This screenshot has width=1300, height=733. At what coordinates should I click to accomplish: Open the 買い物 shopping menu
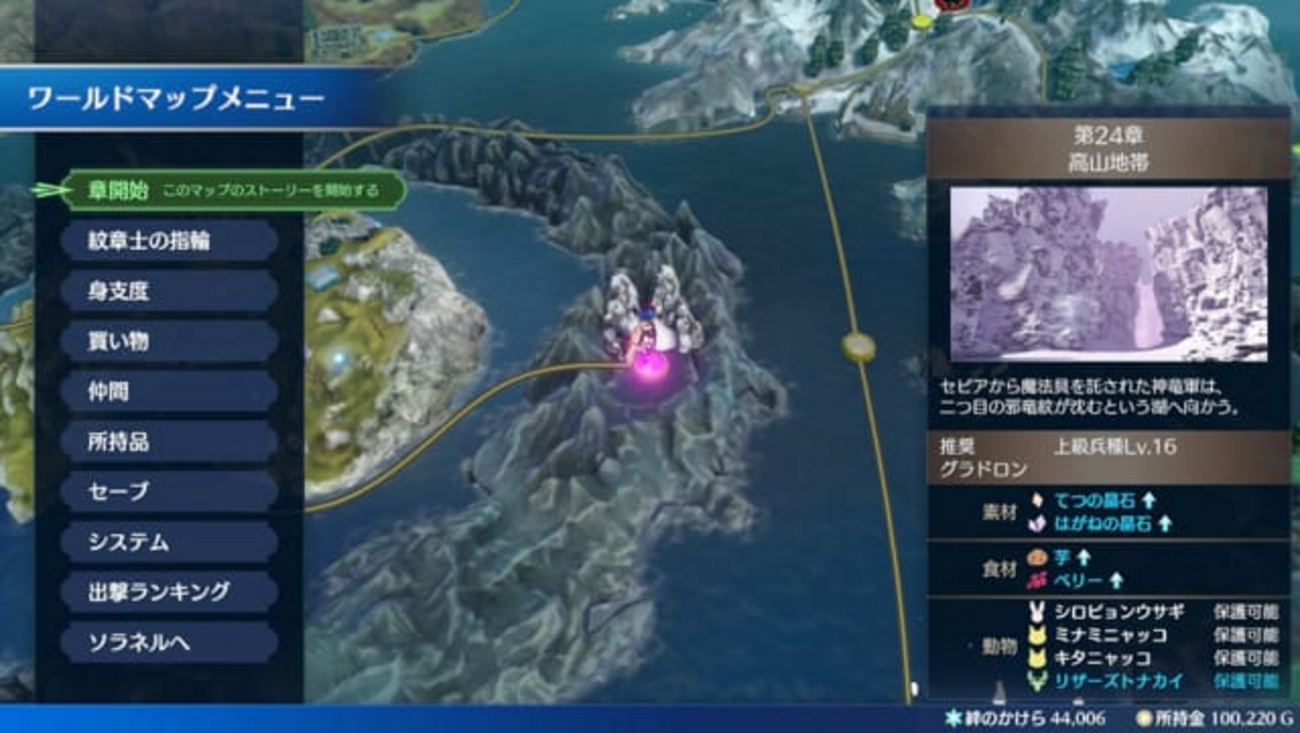[x=168, y=341]
